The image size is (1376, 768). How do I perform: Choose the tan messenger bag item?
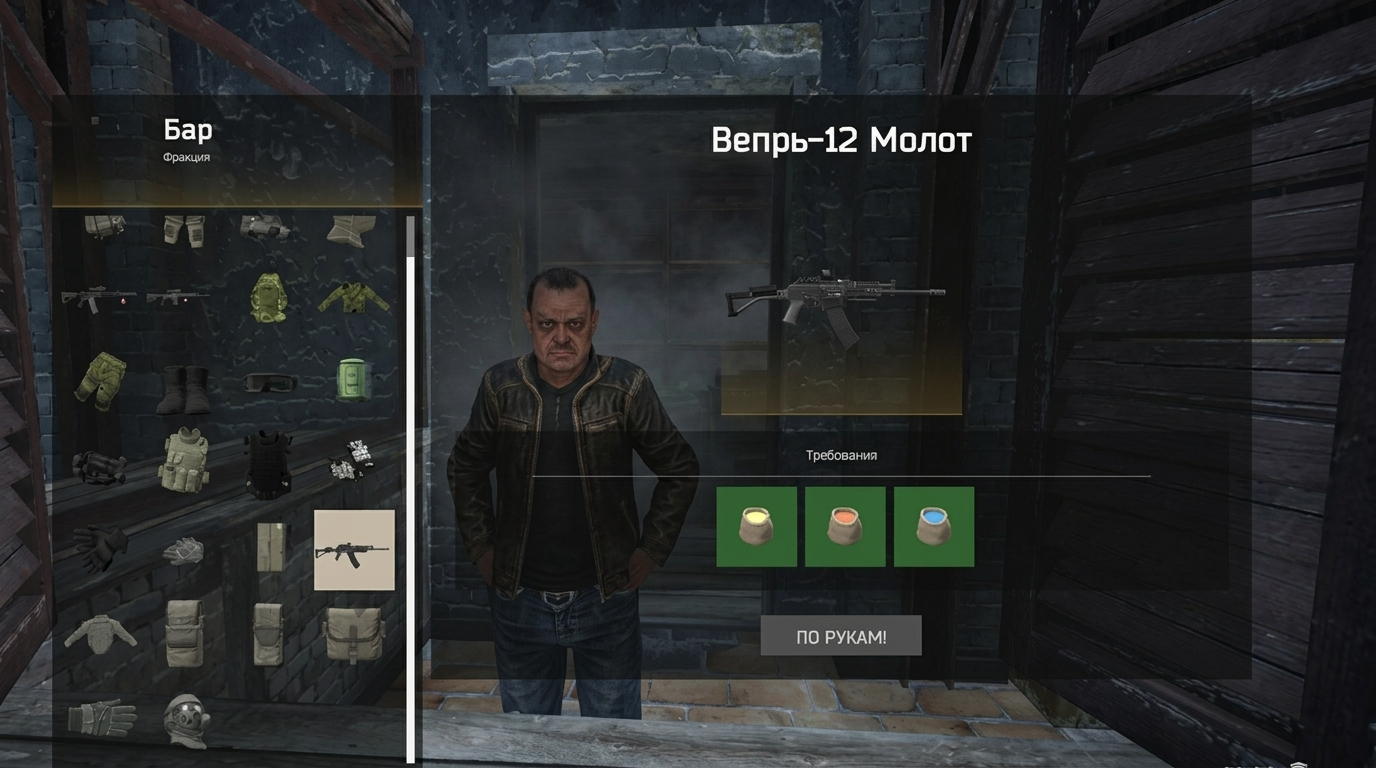pyautogui.click(x=353, y=633)
